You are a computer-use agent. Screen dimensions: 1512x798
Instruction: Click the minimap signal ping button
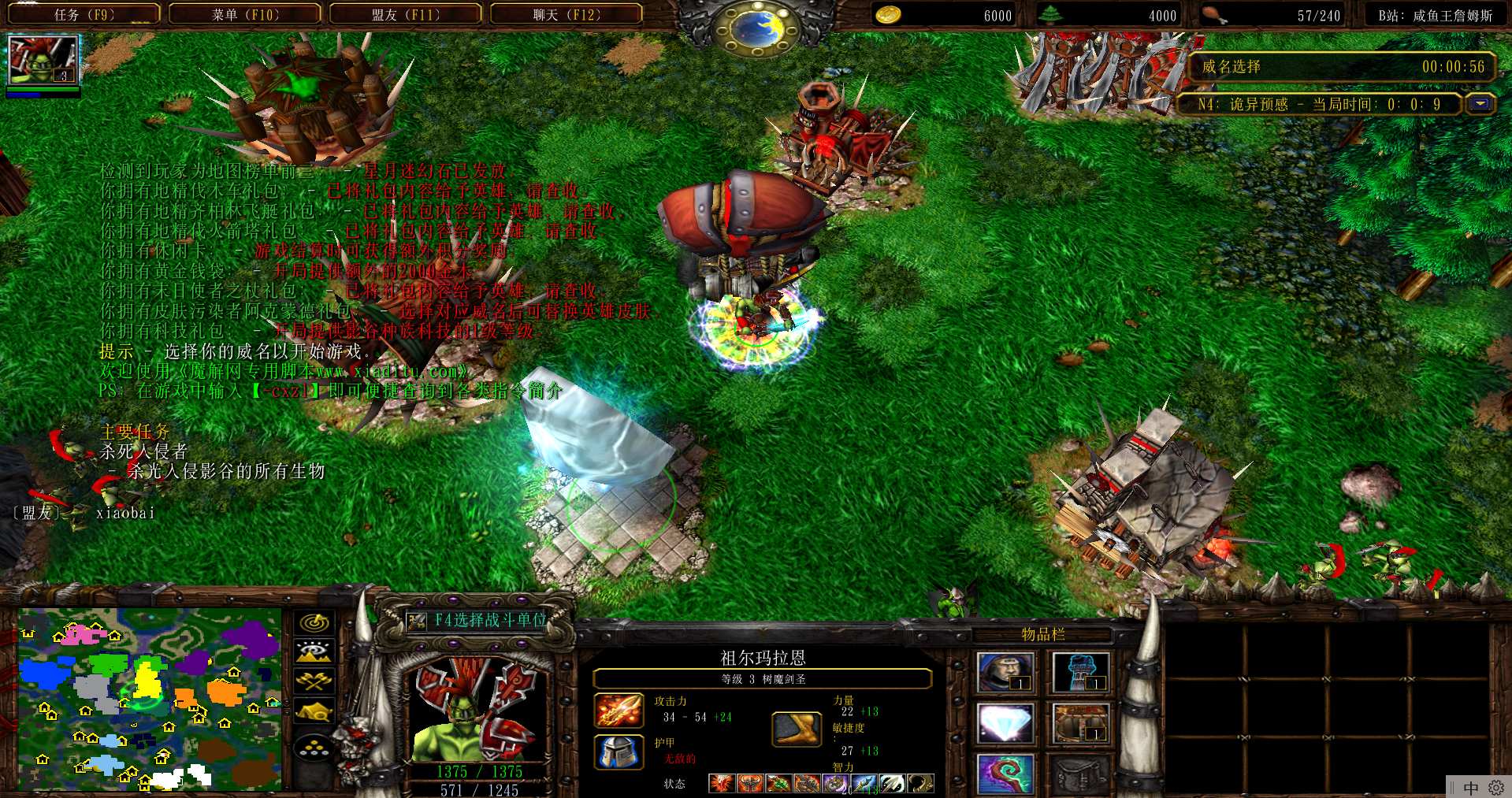(x=314, y=622)
